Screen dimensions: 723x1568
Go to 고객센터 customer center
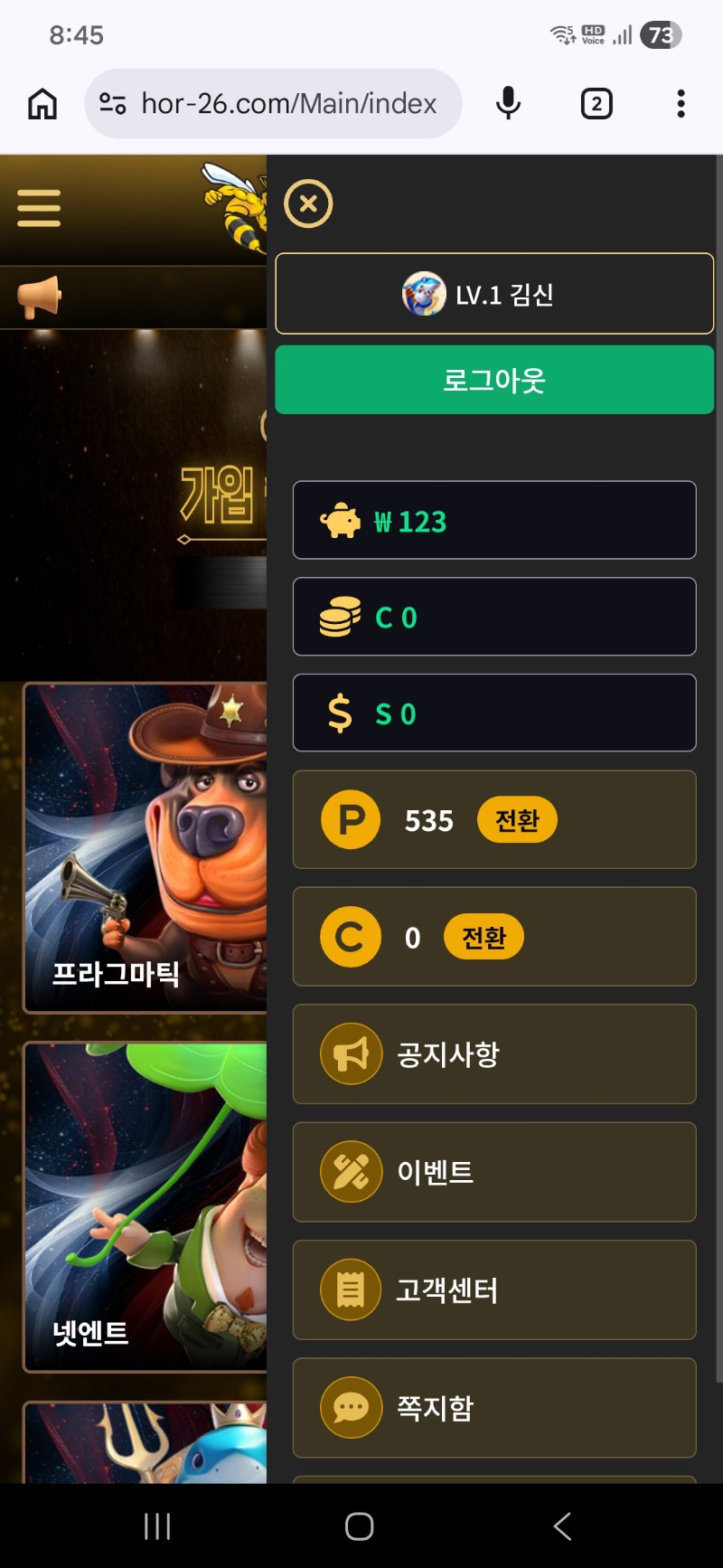[x=494, y=1290]
